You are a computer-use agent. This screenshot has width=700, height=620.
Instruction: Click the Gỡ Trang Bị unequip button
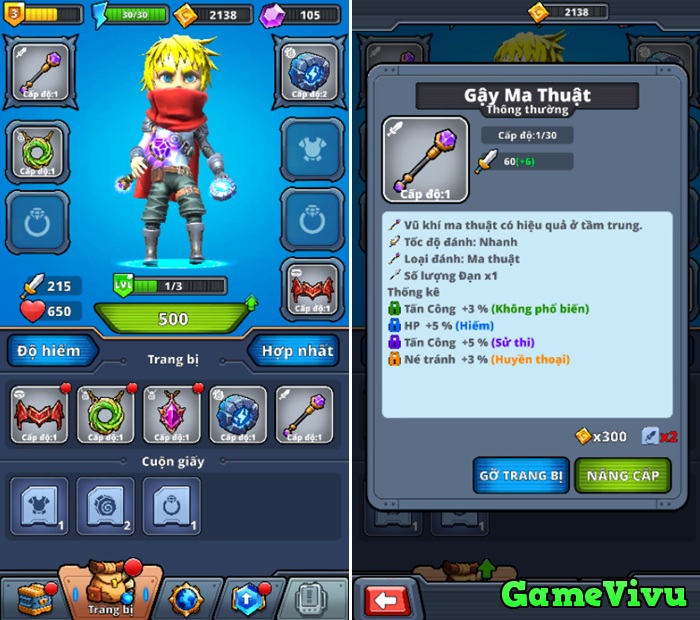[521, 476]
